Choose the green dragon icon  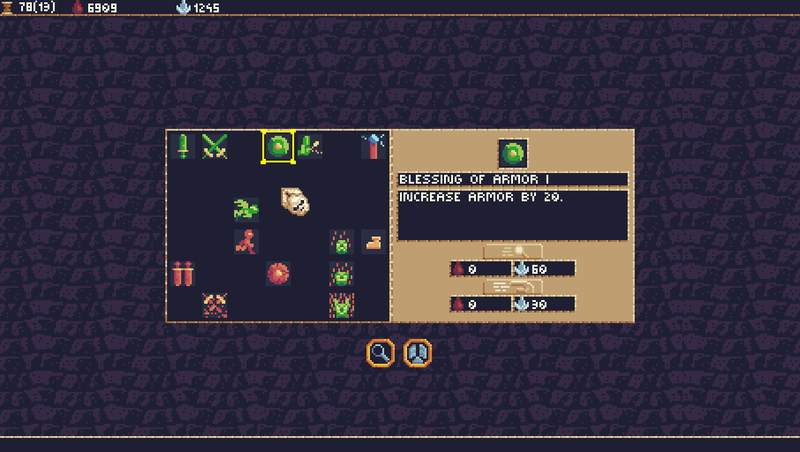[246, 209]
